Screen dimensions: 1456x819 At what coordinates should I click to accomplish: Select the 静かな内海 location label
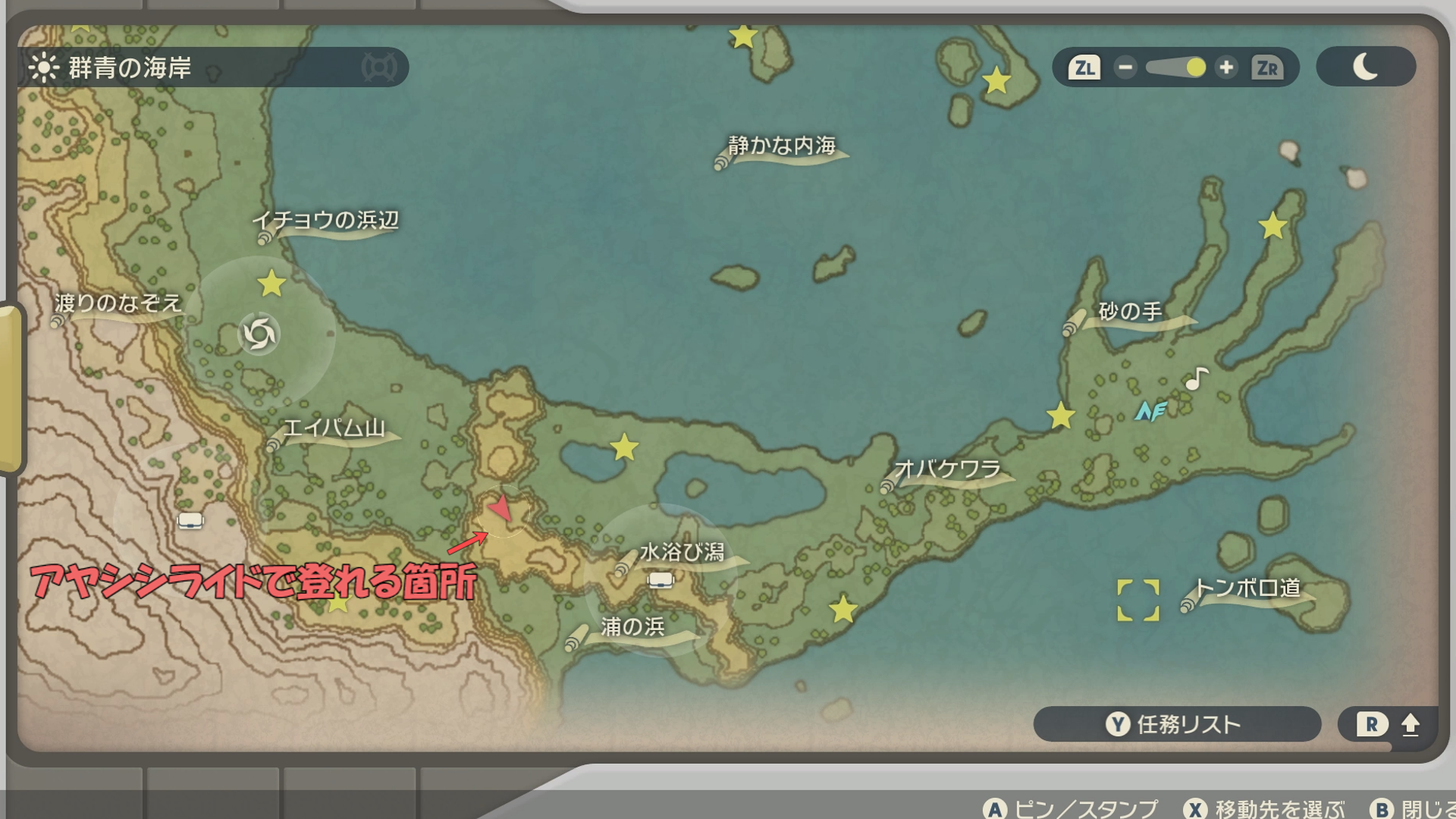coord(781,146)
